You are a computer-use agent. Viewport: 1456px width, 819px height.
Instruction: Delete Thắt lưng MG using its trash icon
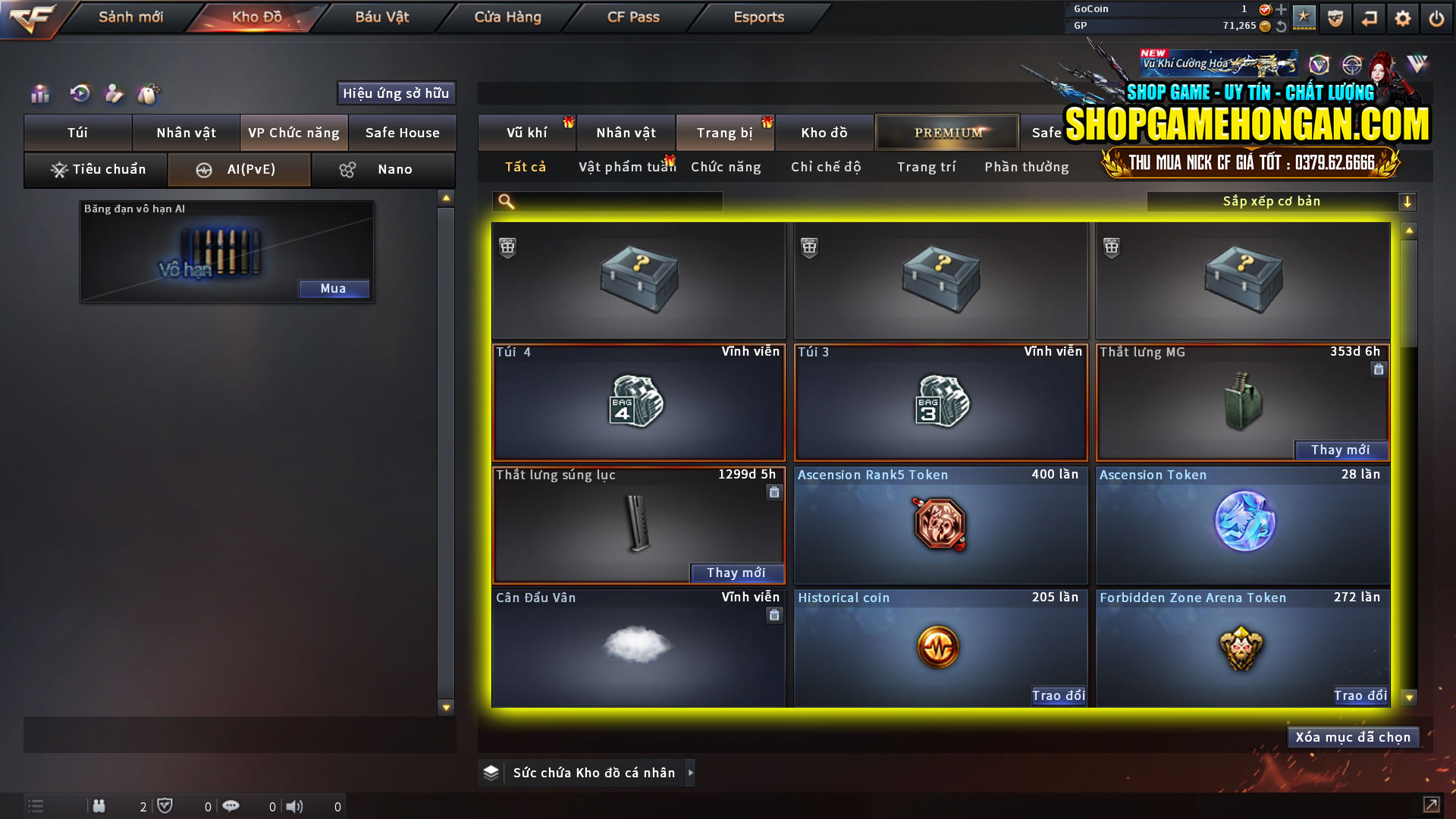pyautogui.click(x=1378, y=369)
